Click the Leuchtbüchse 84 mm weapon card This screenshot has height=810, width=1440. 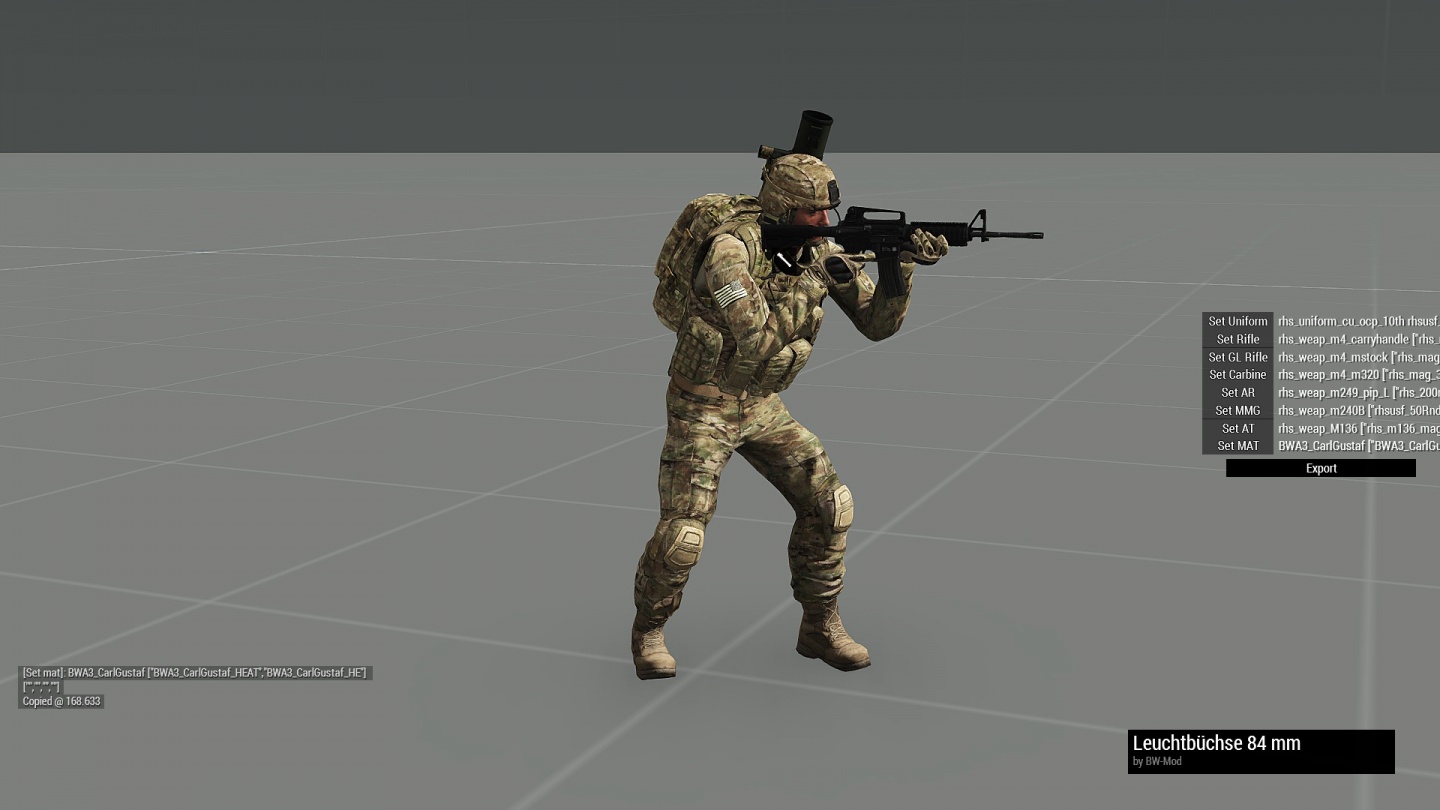coord(1261,750)
